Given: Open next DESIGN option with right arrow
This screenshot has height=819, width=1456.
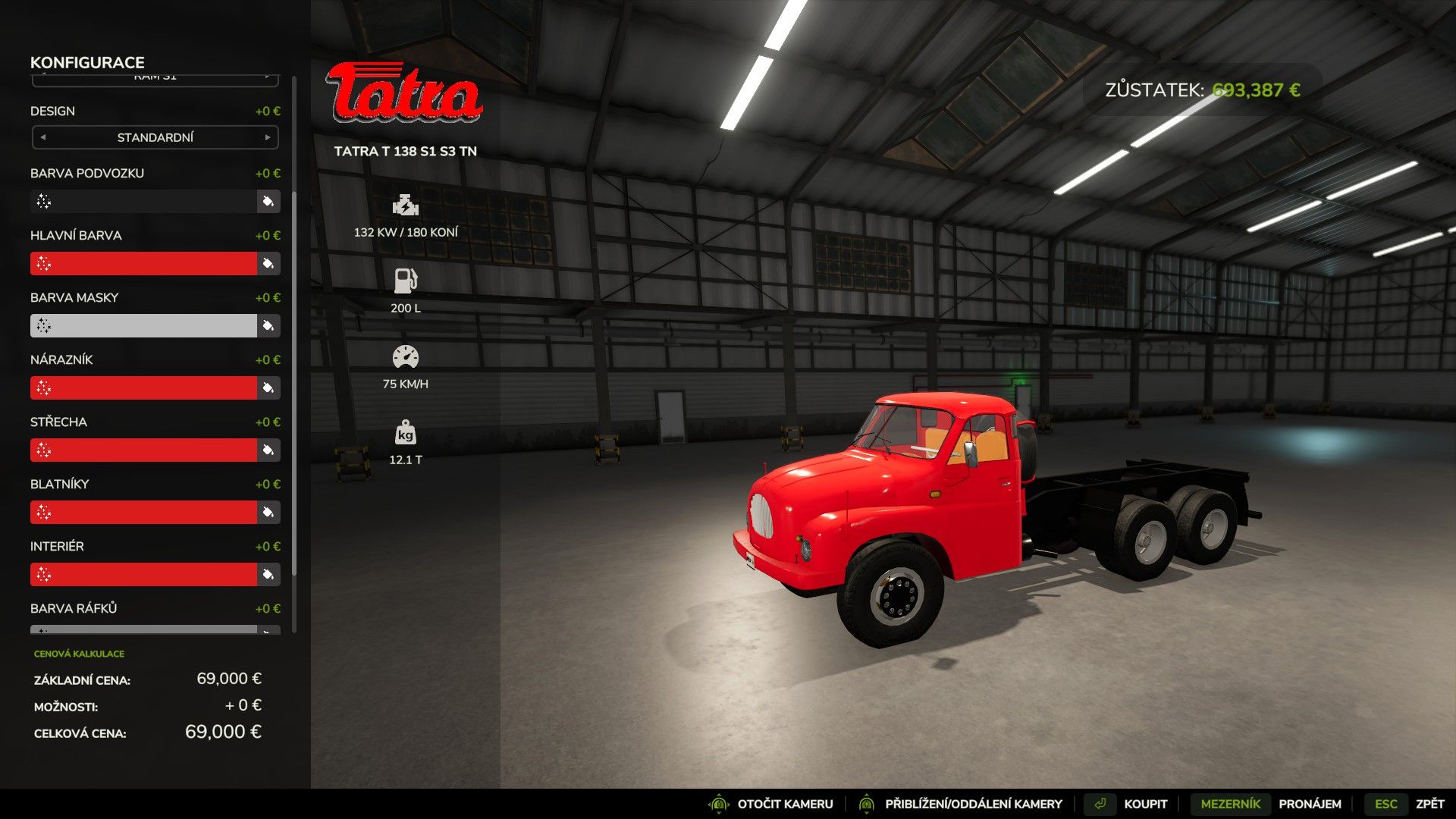Looking at the screenshot, I should click(267, 137).
